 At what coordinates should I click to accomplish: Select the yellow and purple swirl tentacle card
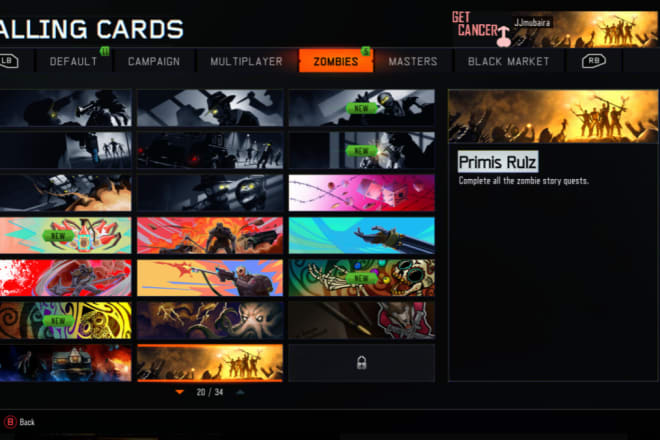click(x=65, y=320)
